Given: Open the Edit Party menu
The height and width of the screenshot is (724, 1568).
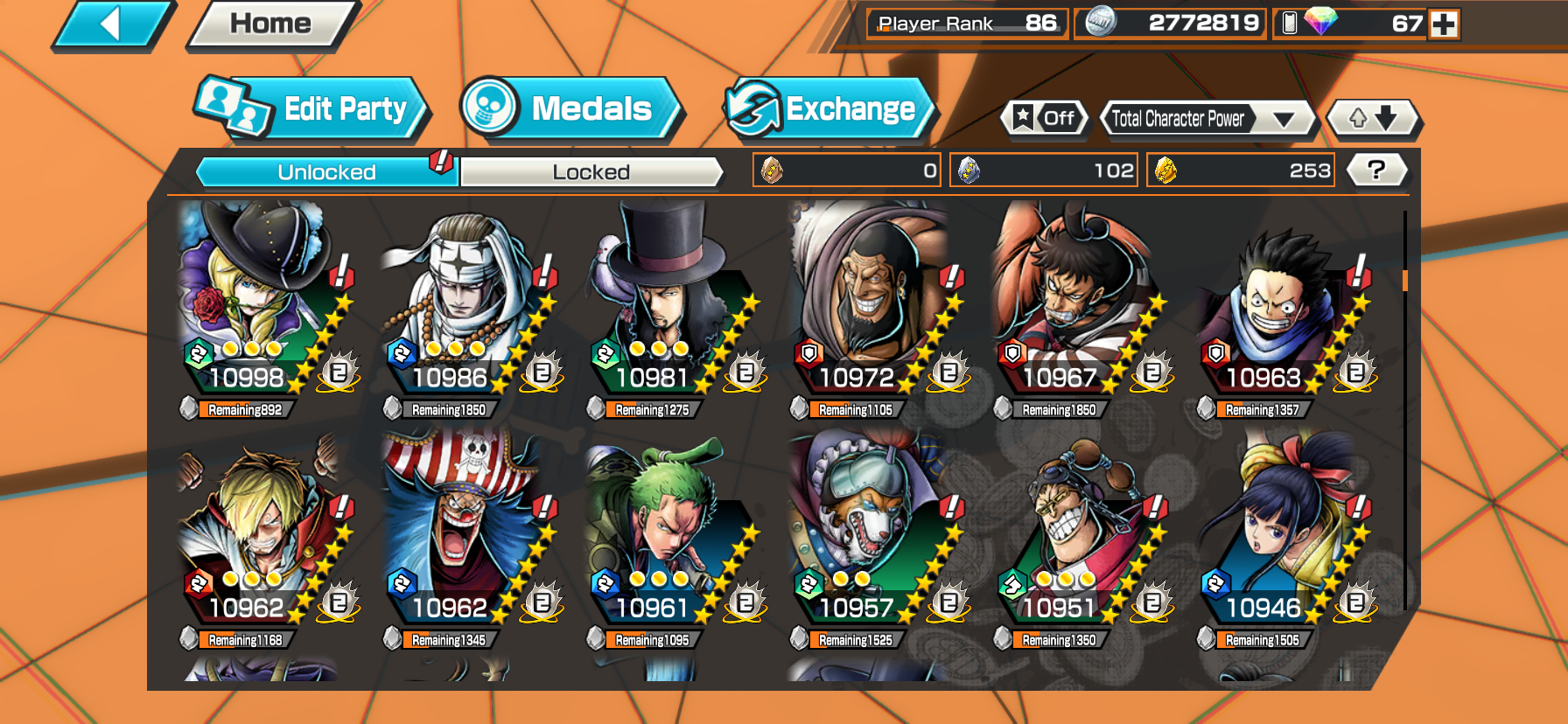Looking at the screenshot, I should (x=311, y=108).
